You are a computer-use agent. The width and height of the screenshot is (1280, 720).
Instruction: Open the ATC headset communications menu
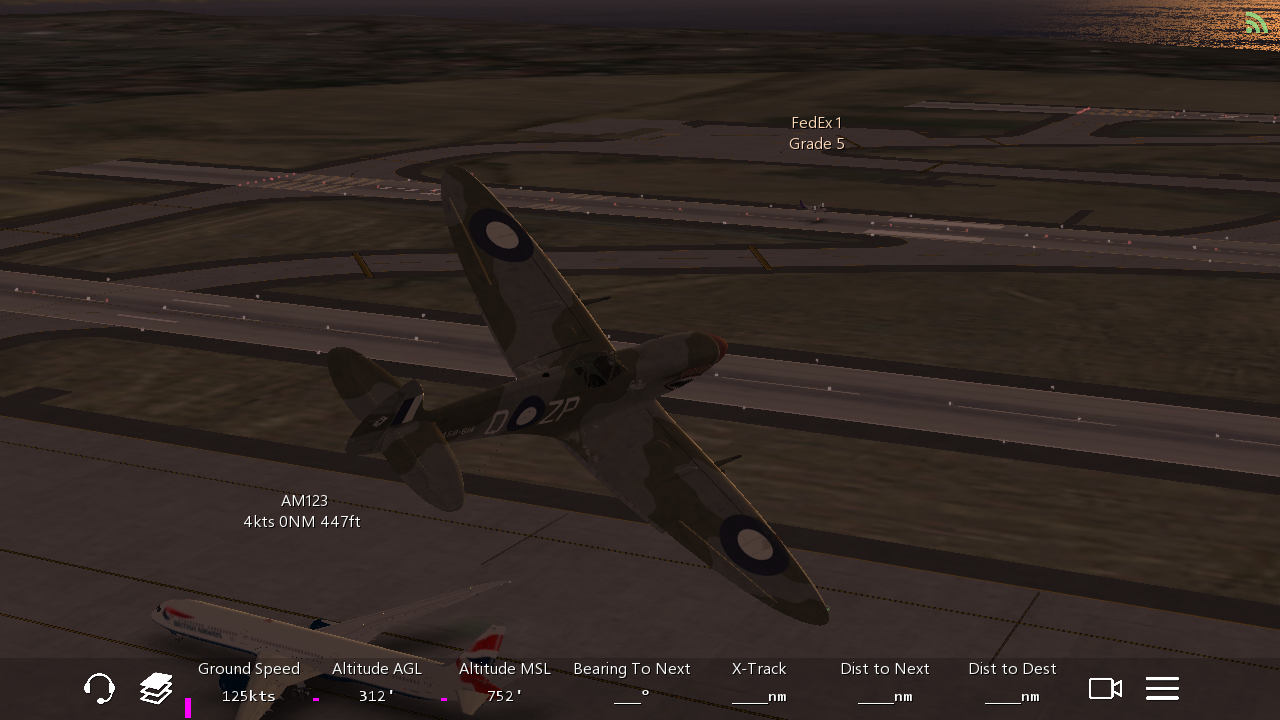point(99,688)
